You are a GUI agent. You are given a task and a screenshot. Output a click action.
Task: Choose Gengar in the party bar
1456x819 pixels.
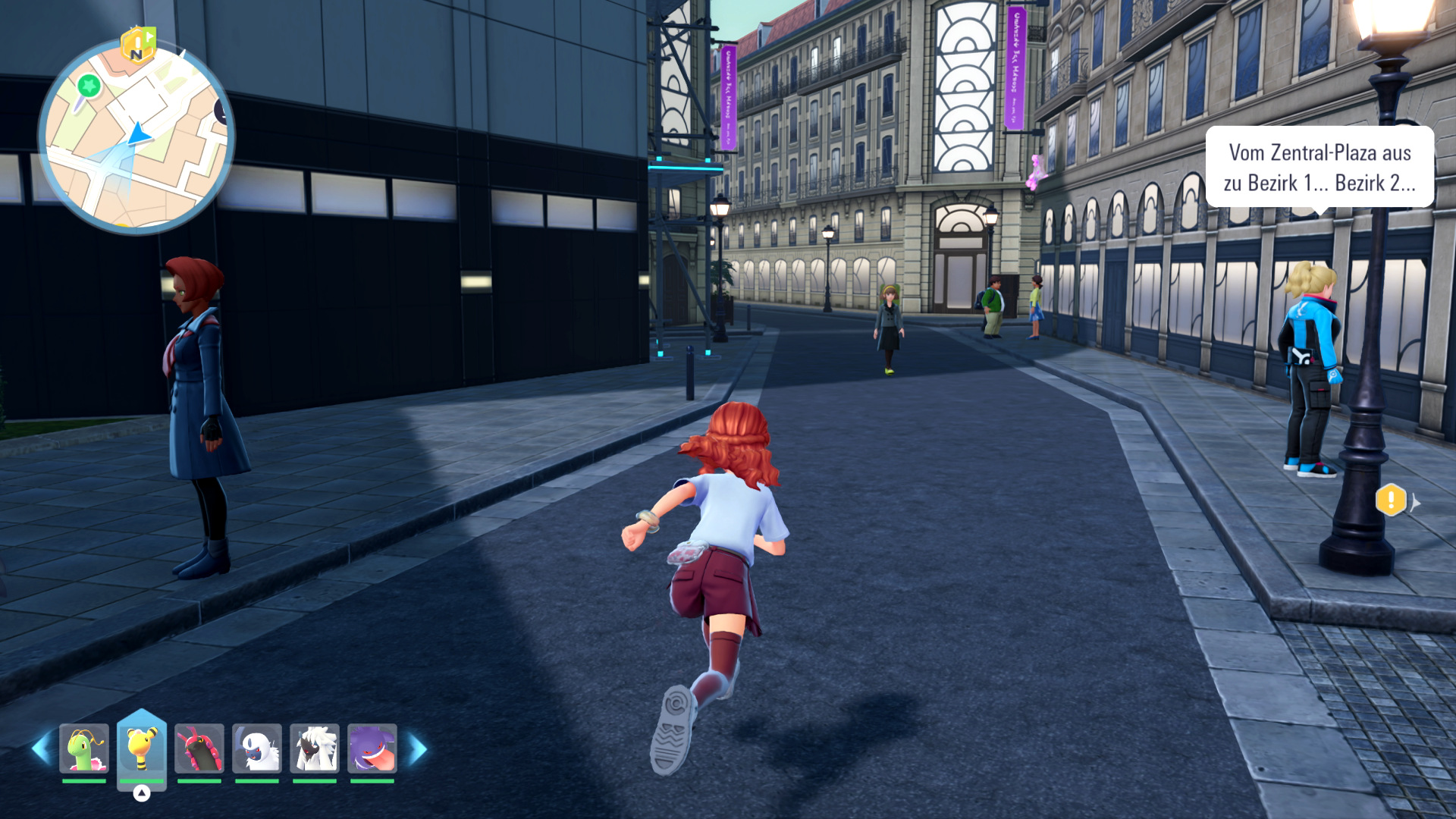pyautogui.click(x=372, y=748)
